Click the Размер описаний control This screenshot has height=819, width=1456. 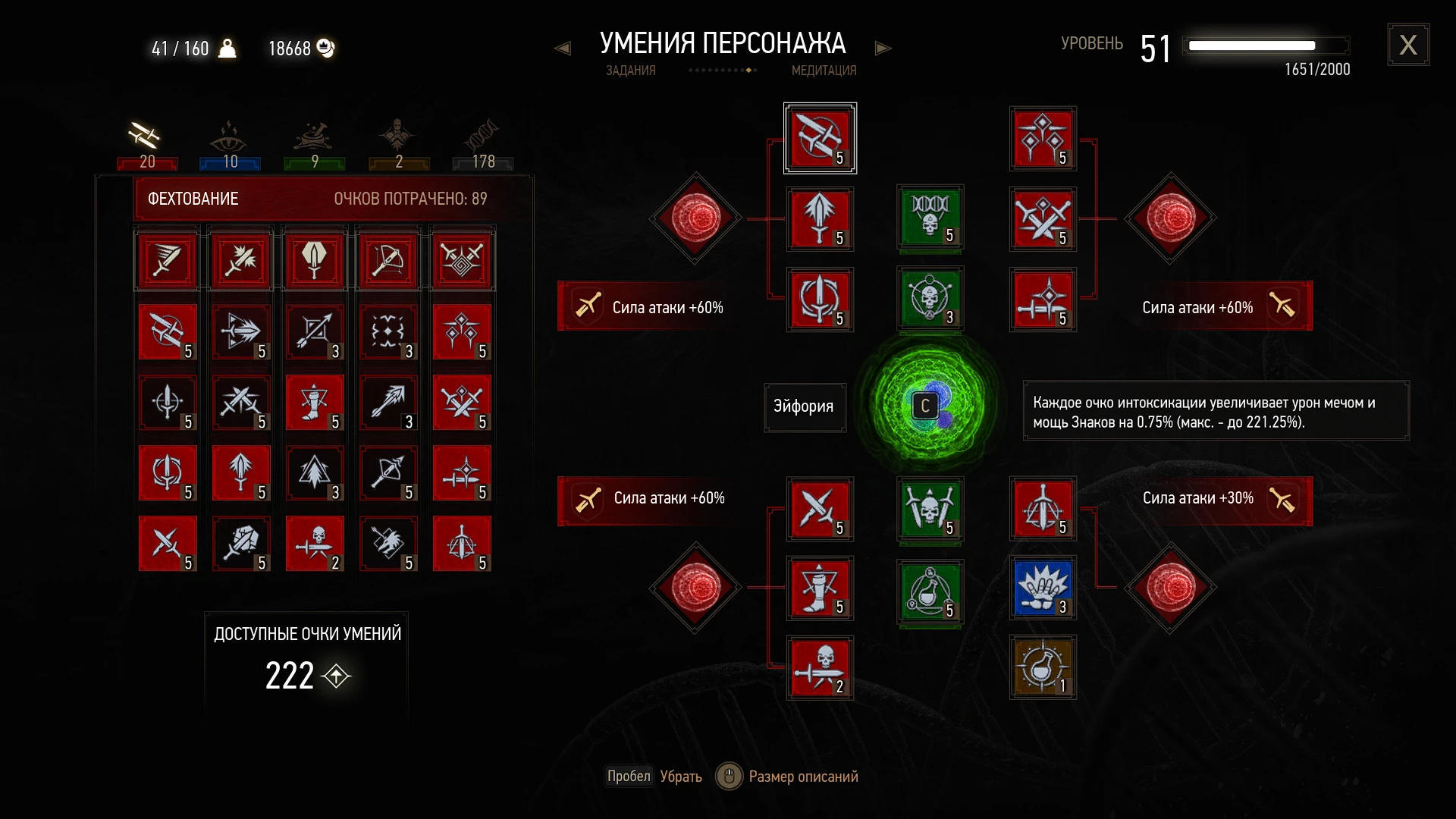pyautogui.click(x=786, y=777)
